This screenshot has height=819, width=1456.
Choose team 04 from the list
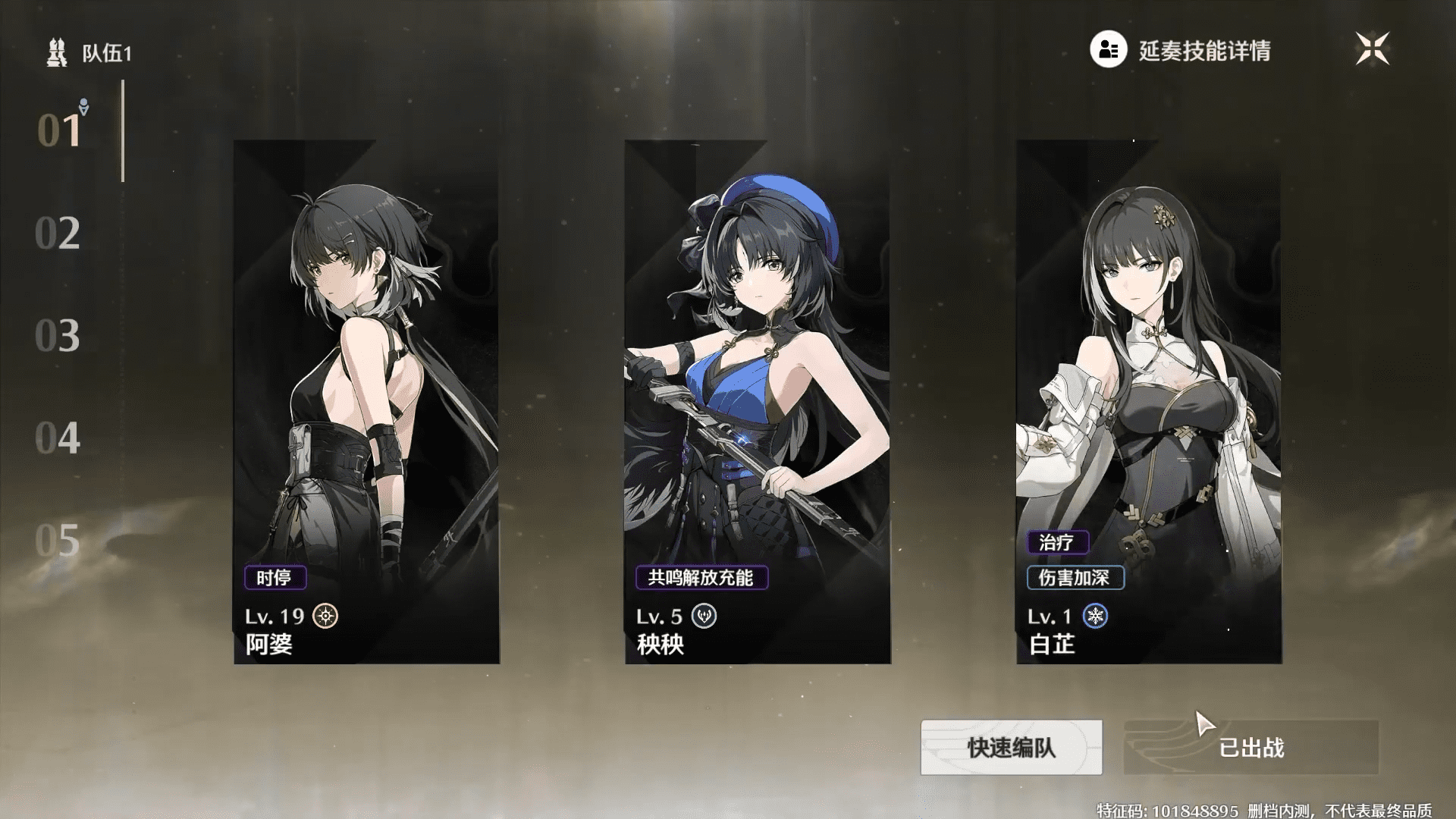click(x=58, y=438)
